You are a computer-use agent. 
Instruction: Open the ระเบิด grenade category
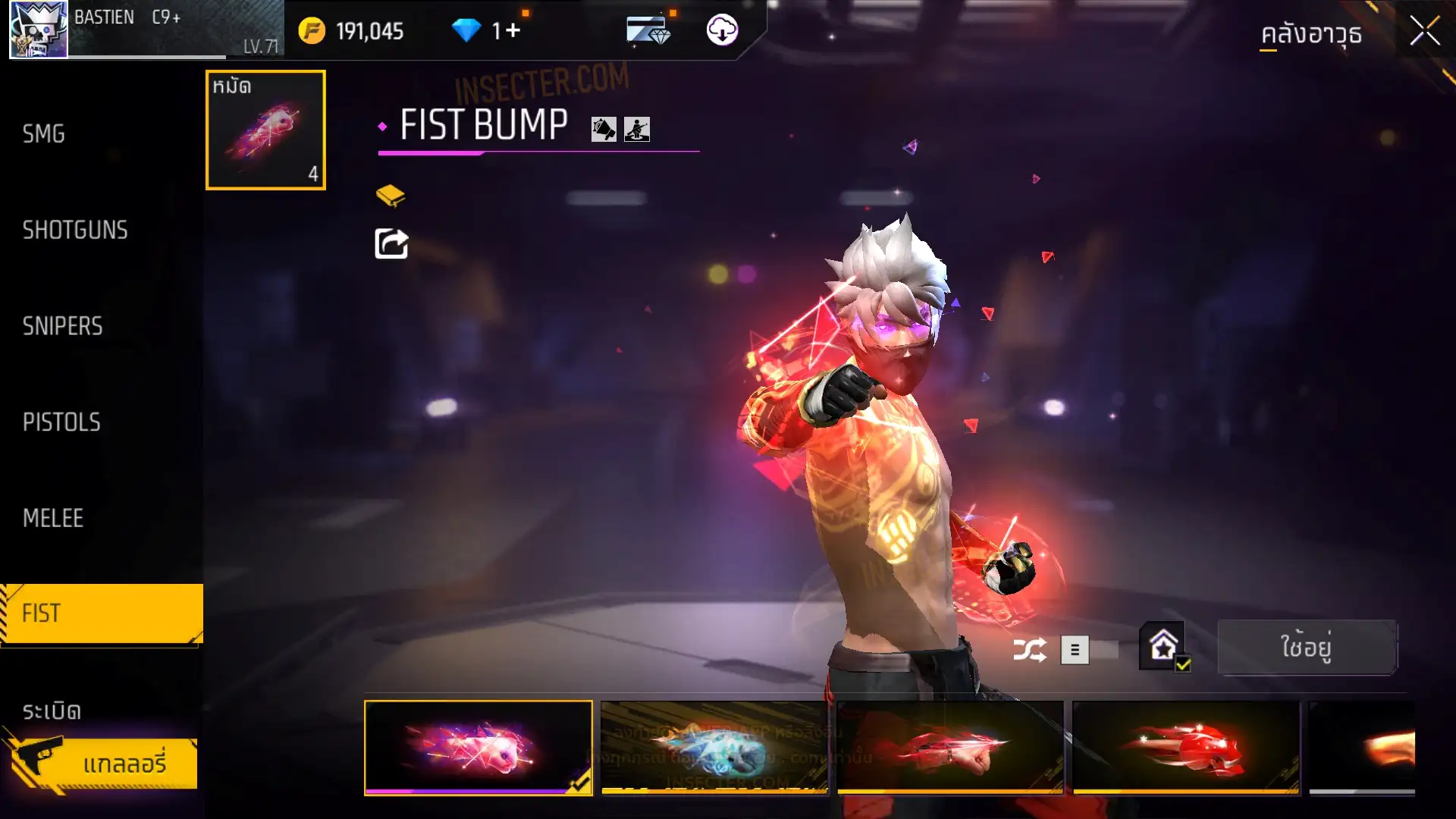pos(52,711)
